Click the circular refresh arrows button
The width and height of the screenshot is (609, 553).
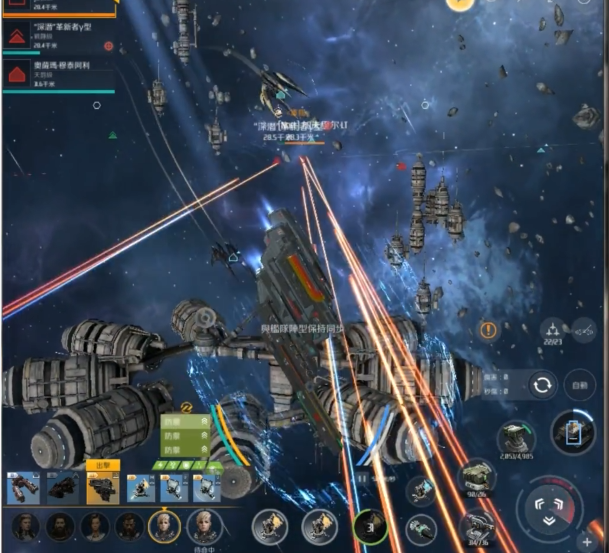543,385
